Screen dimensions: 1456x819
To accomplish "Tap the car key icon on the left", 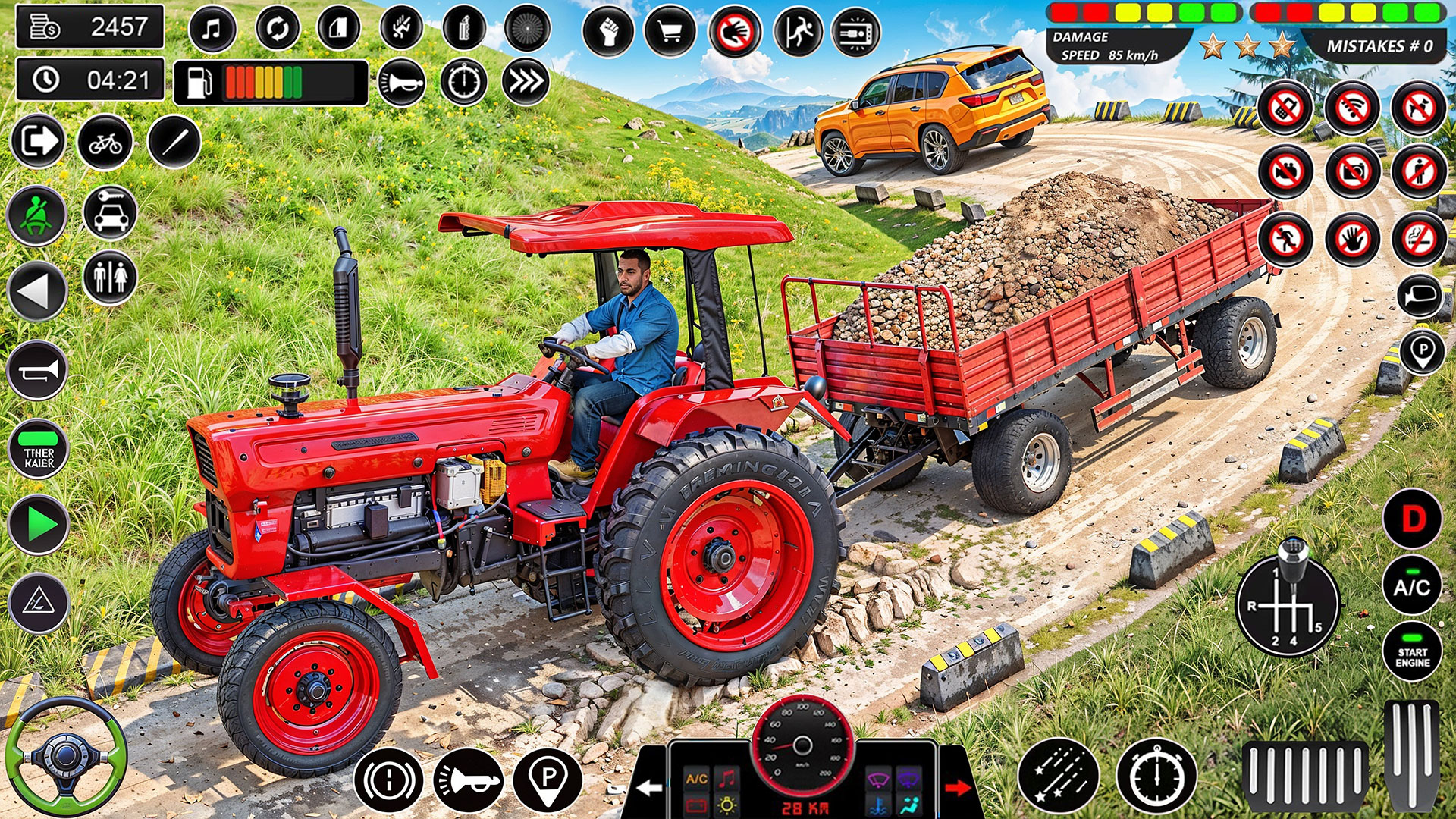I will (x=111, y=214).
